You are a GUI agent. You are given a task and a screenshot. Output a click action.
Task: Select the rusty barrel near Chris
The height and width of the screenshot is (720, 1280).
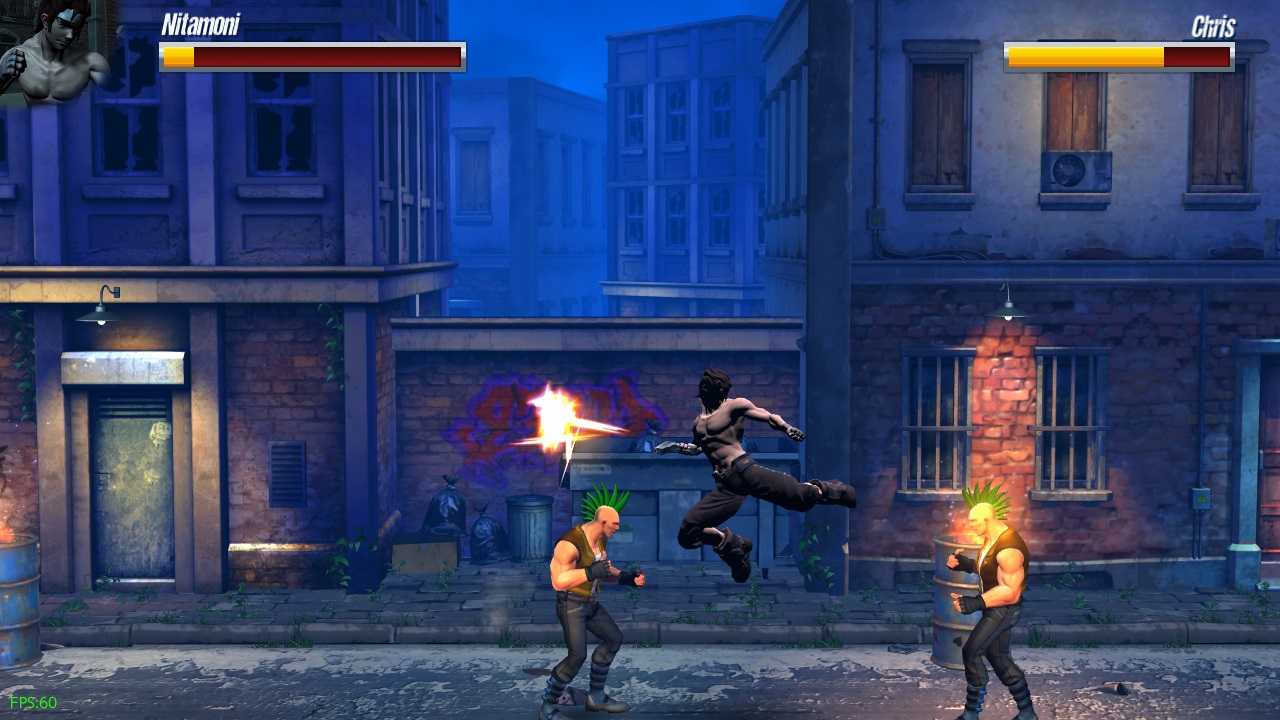point(945,600)
